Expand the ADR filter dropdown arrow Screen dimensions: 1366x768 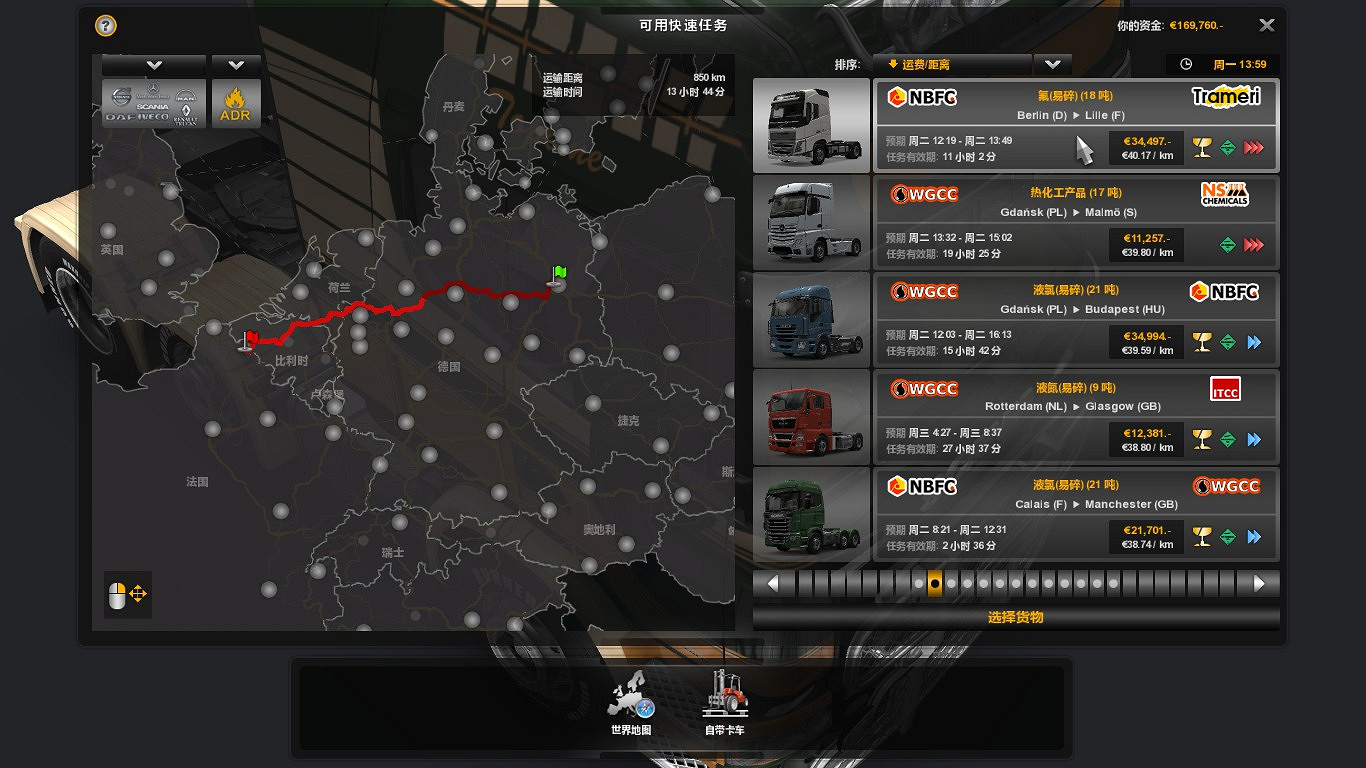coord(236,64)
